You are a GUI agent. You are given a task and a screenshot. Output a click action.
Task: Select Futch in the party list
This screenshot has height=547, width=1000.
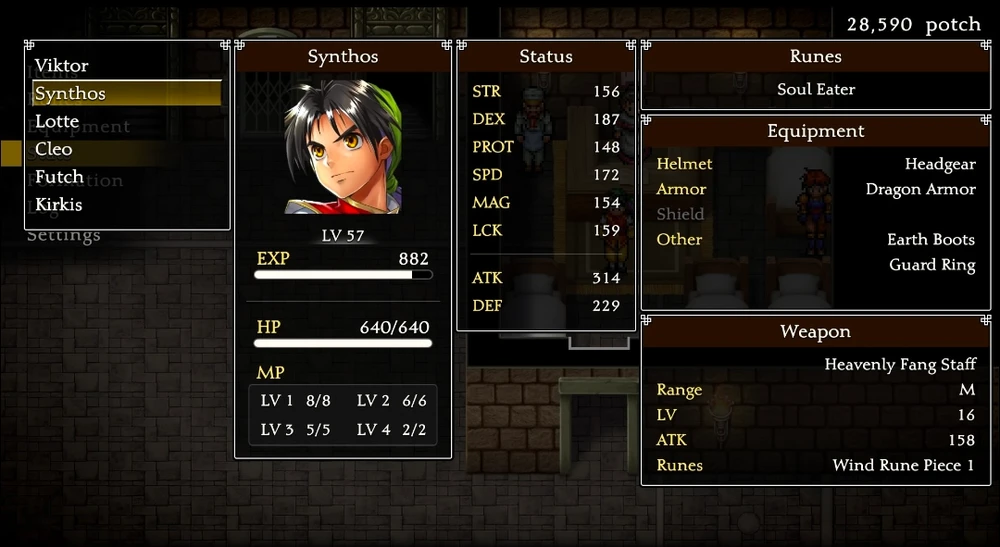click(58, 177)
